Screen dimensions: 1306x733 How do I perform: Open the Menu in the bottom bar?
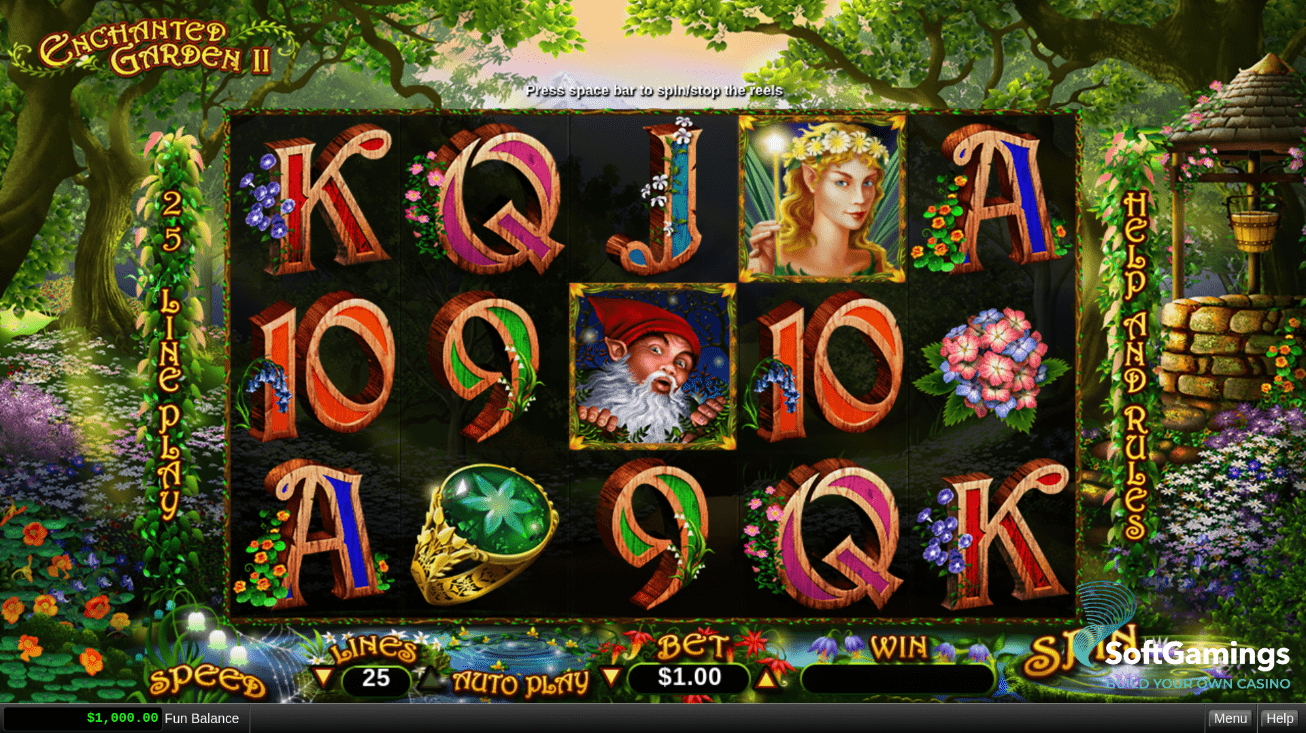point(1230,718)
